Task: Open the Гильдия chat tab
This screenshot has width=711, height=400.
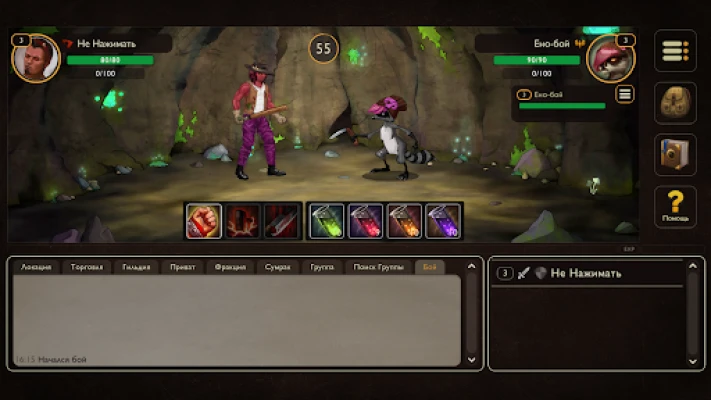Action: point(136,268)
